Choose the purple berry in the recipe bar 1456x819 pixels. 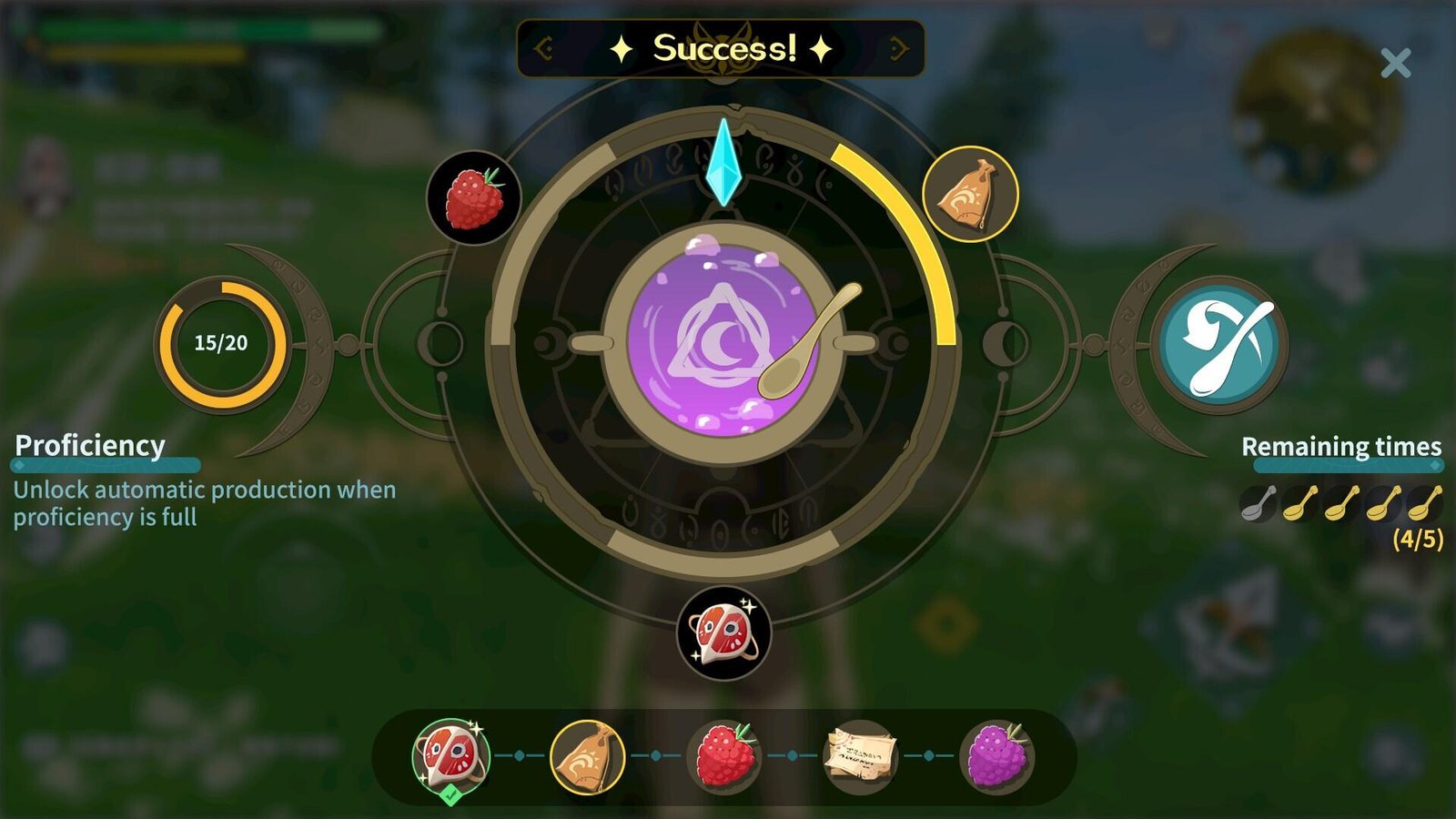point(996,756)
